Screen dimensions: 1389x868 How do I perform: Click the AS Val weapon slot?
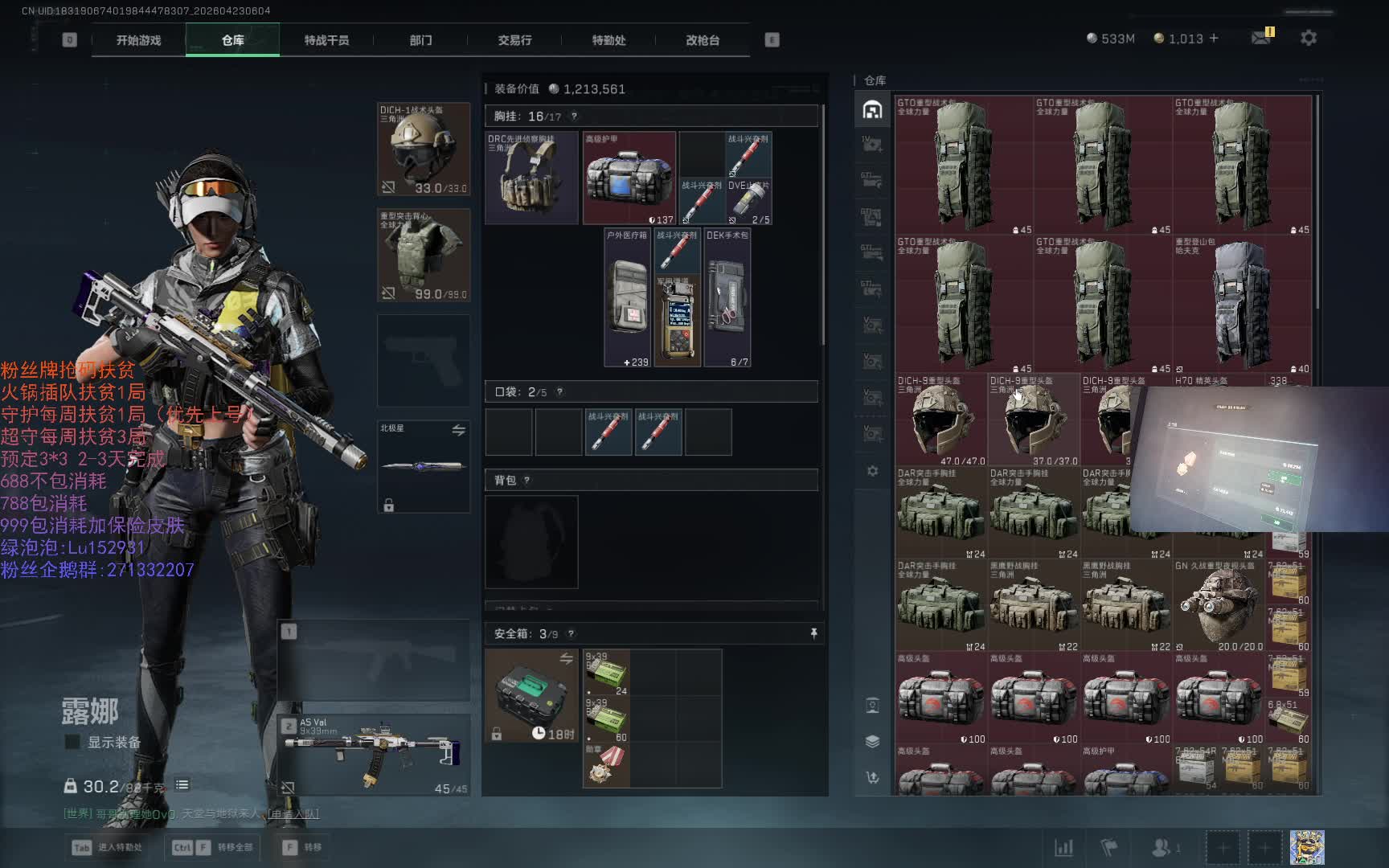point(374,754)
